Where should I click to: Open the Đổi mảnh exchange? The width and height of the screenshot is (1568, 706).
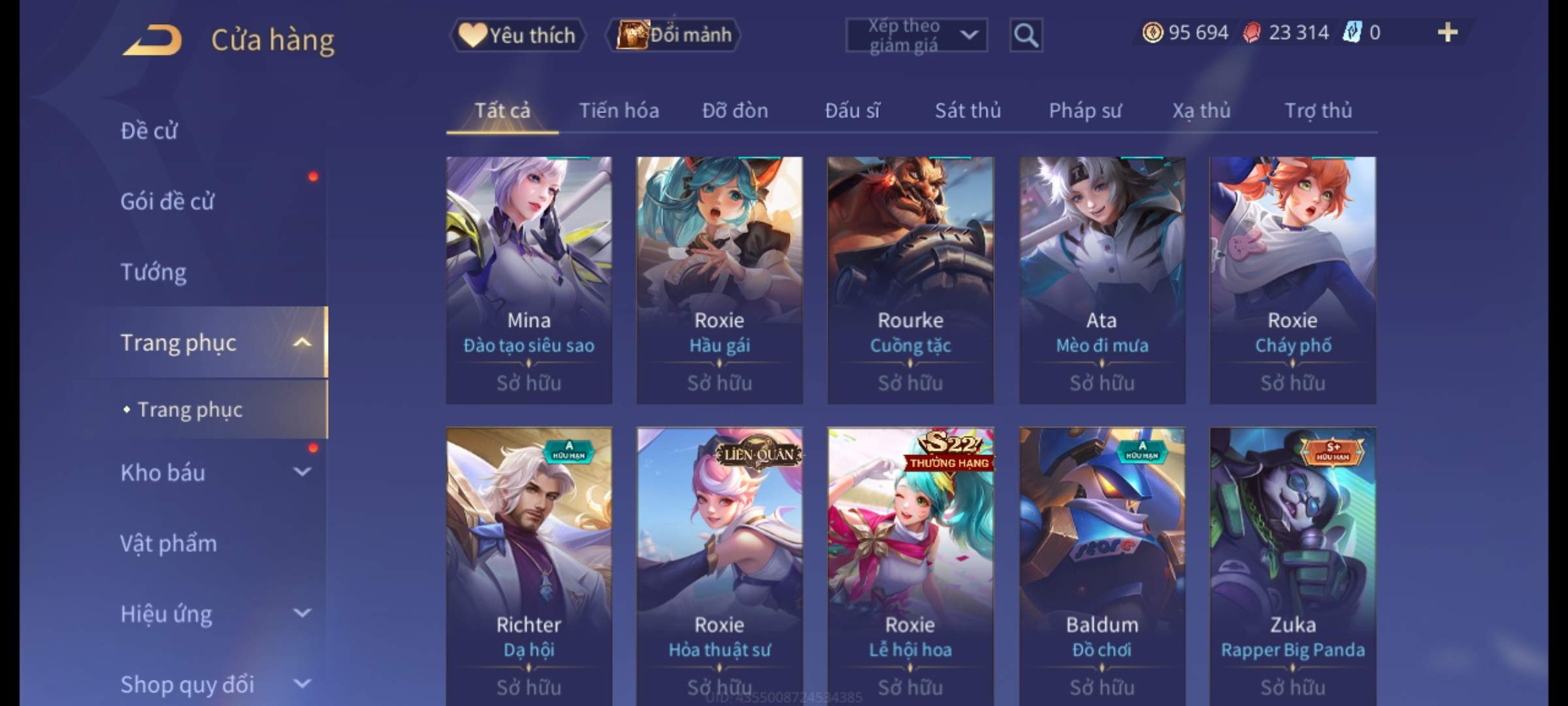(674, 35)
